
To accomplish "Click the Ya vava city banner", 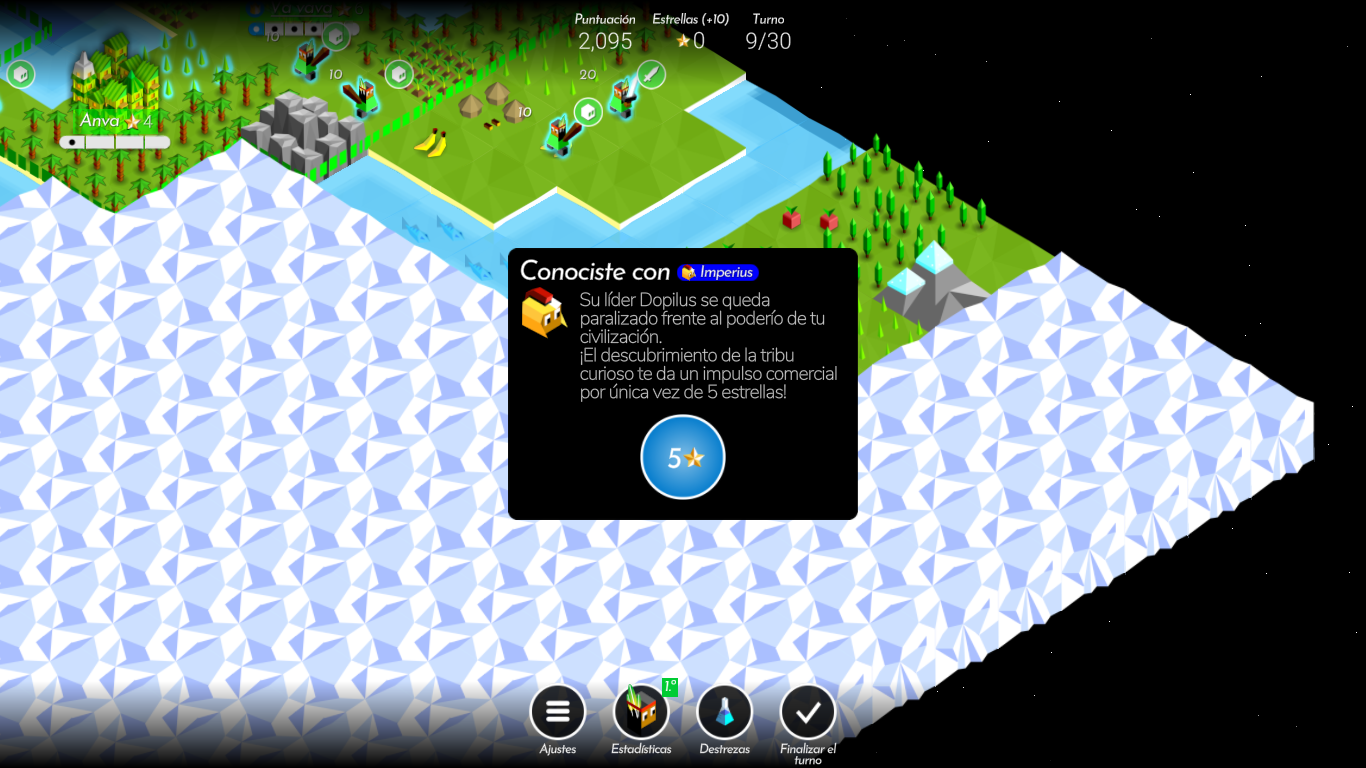I will tap(303, 6).
